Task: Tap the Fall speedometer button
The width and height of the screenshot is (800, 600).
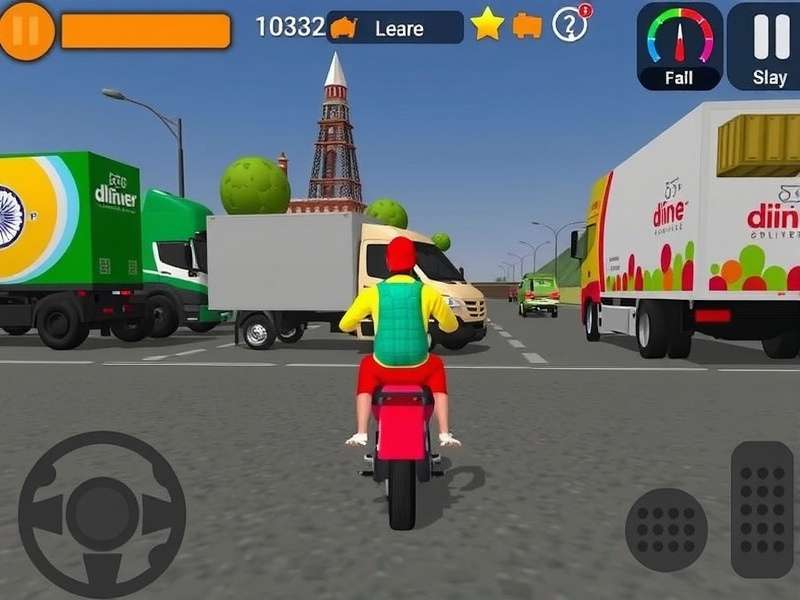Action: 680,46
